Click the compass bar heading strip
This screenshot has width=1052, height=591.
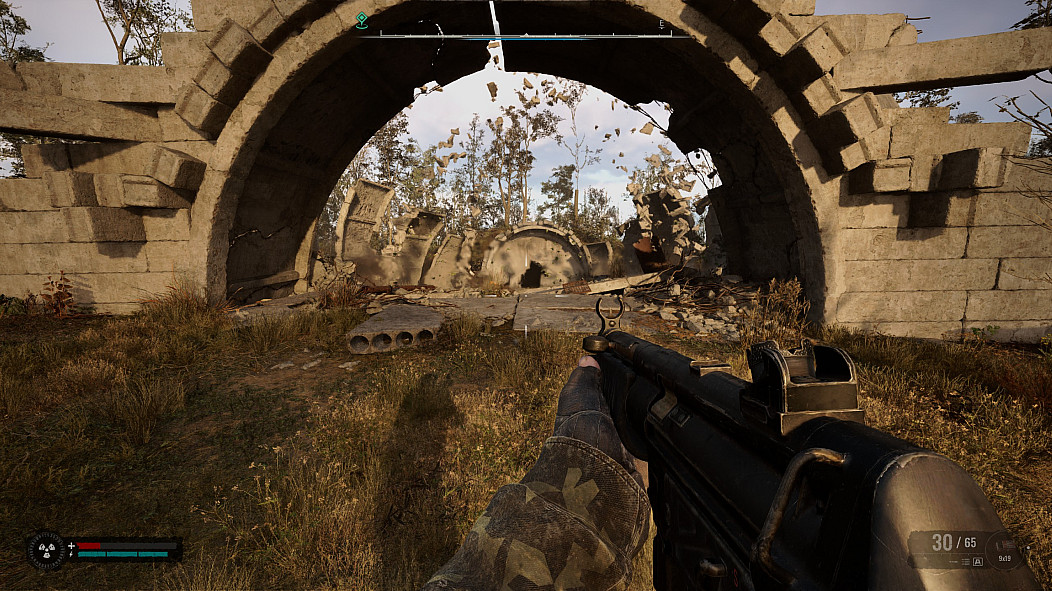click(525, 36)
